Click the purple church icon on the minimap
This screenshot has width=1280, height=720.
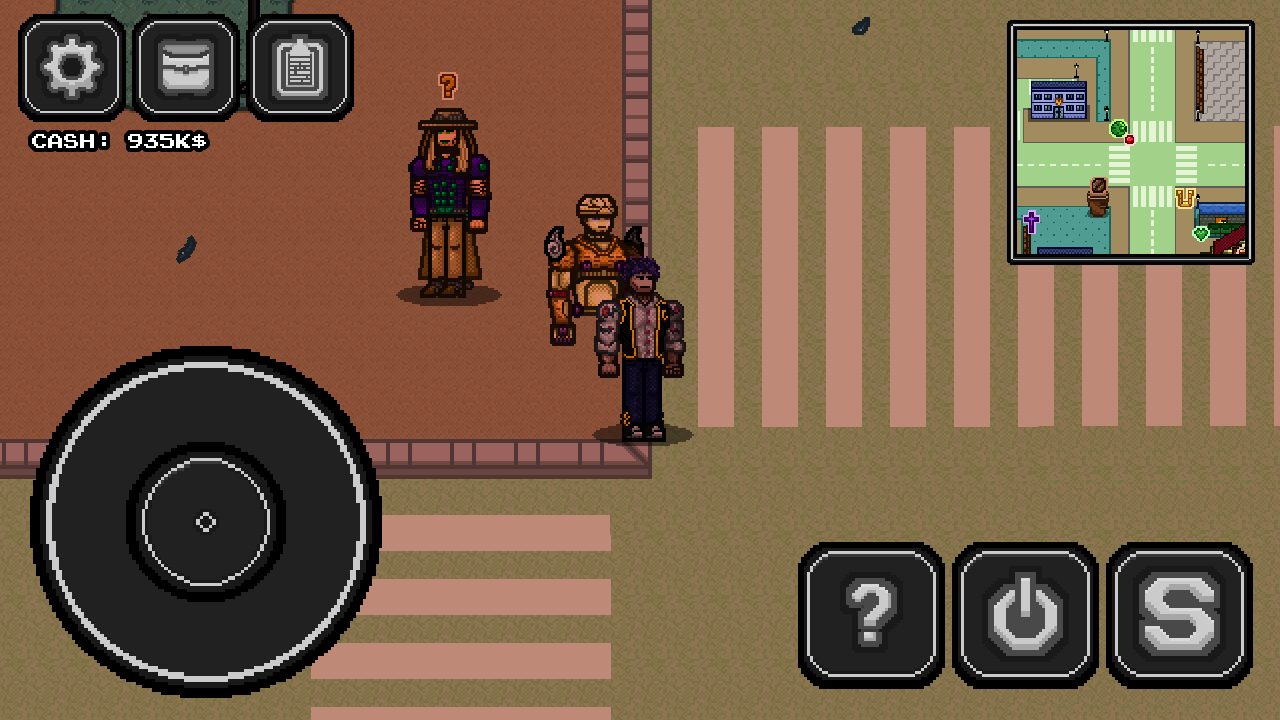(1032, 221)
